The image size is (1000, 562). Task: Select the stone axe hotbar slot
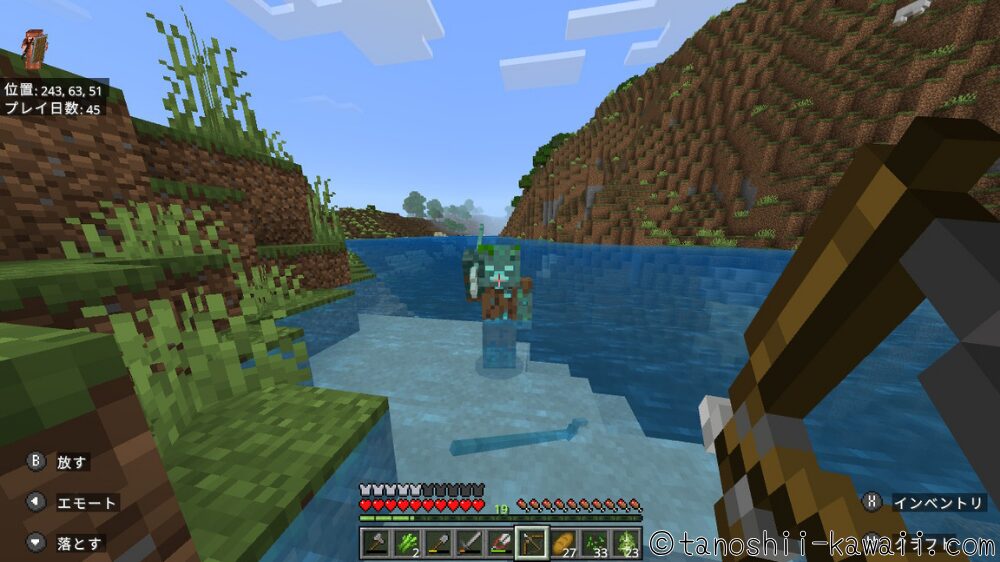[x=376, y=542]
